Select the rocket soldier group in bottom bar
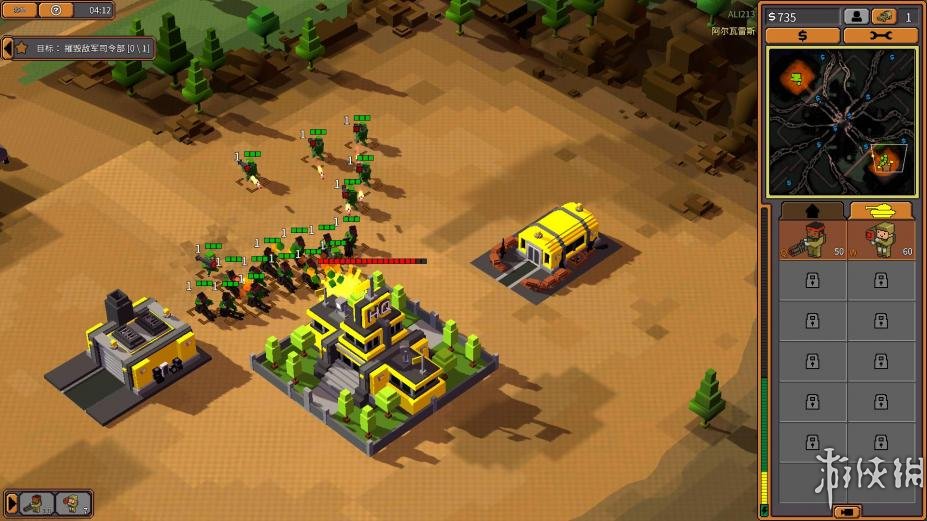This screenshot has height=521, width=927. 73,503
